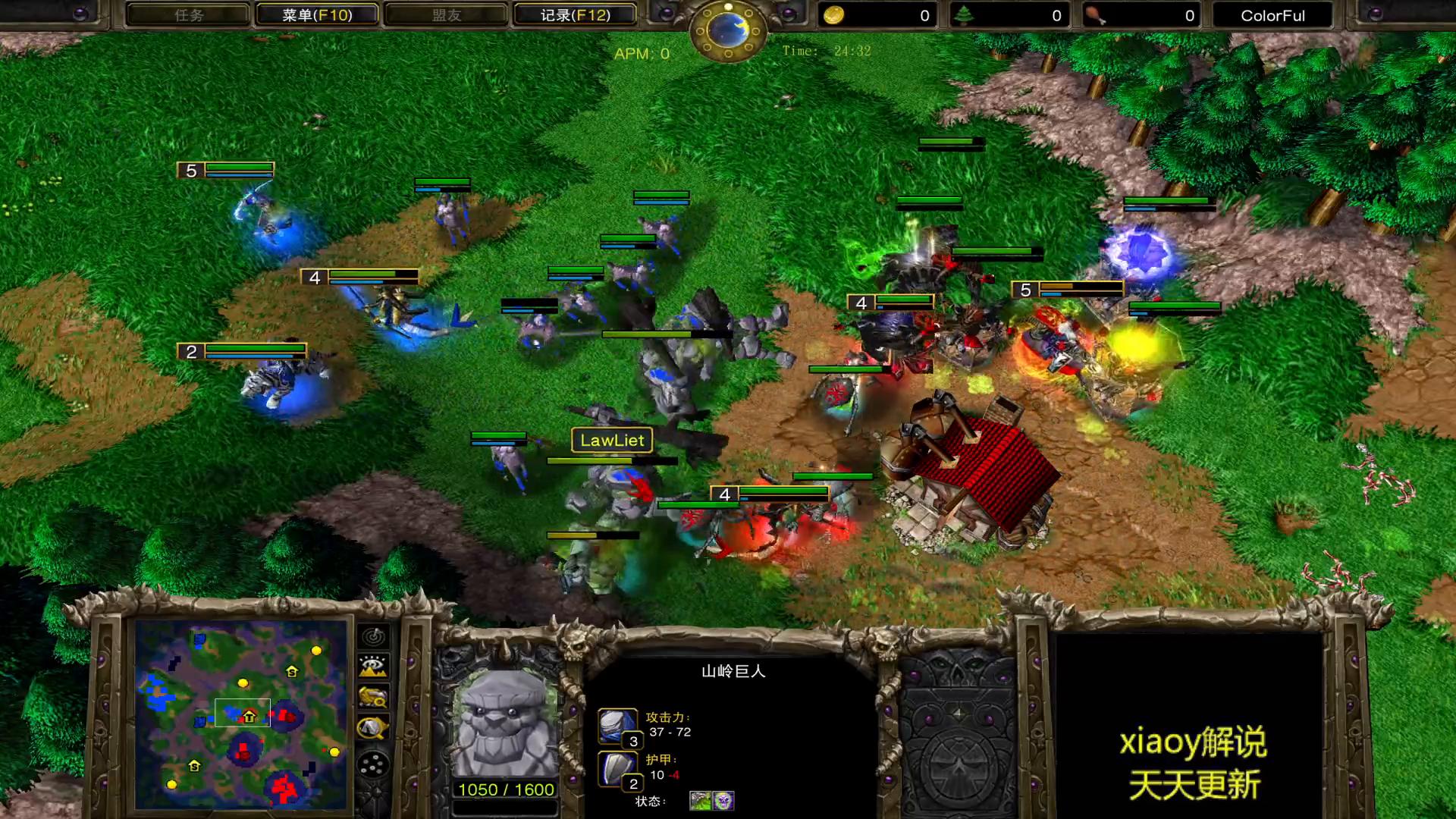Open the 记录(F12) log button
This screenshot has width=1456, height=819.
click(575, 15)
